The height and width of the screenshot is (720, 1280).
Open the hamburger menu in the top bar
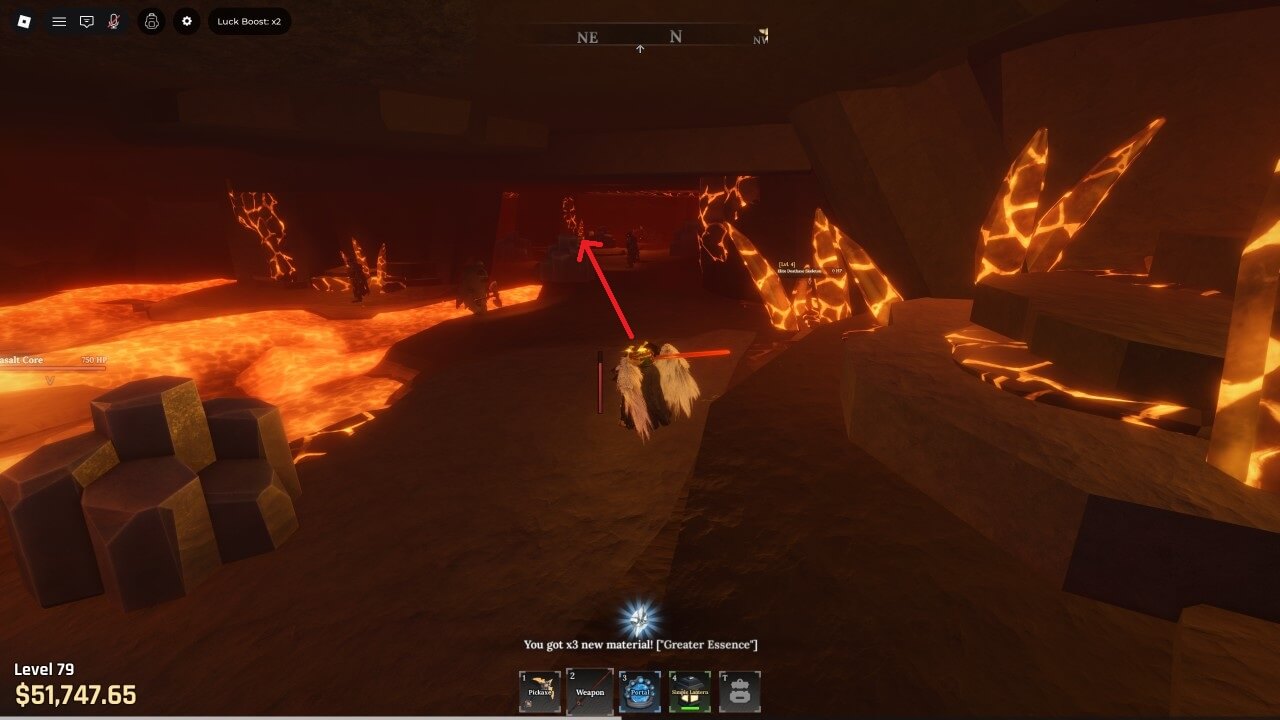pyautogui.click(x=59, y=21)
